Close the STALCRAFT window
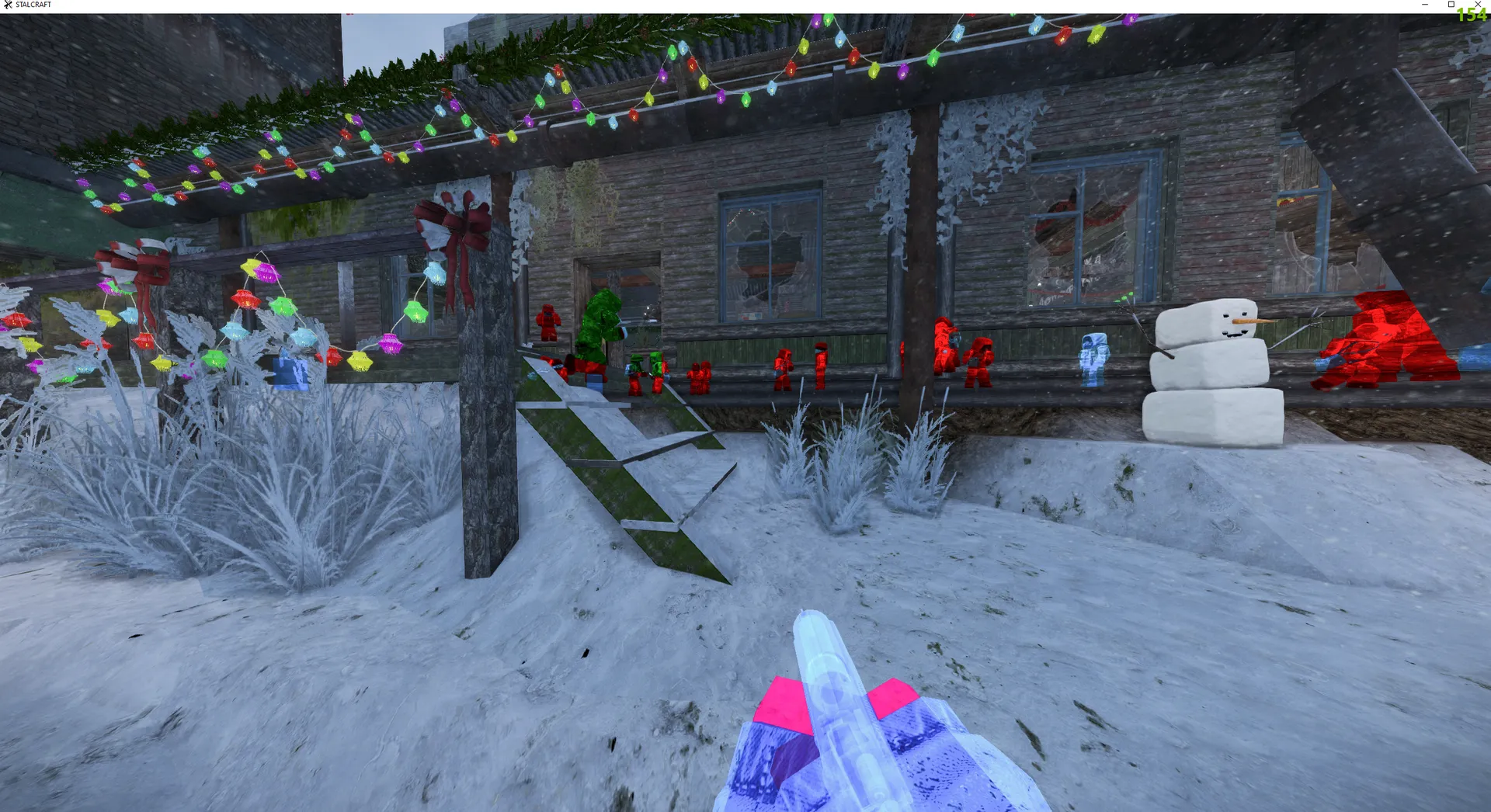The image size is (1491, 812). (1478, 4)
